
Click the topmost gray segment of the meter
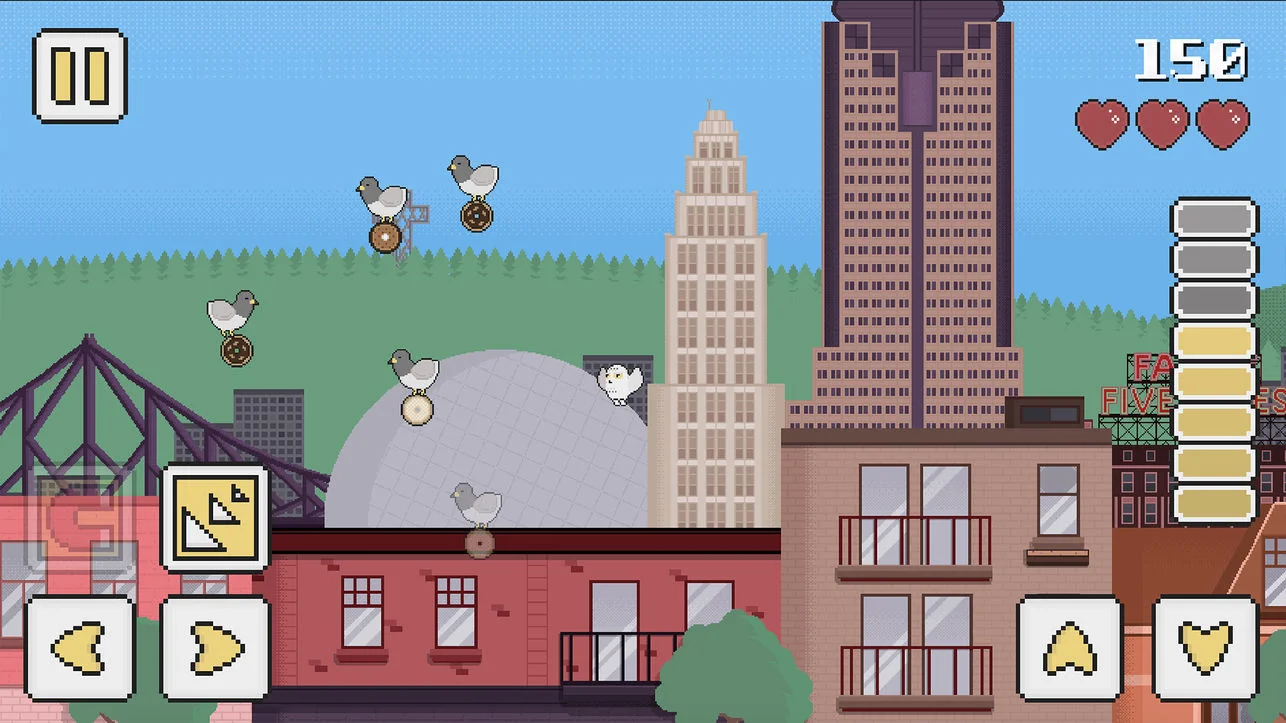1215,218
